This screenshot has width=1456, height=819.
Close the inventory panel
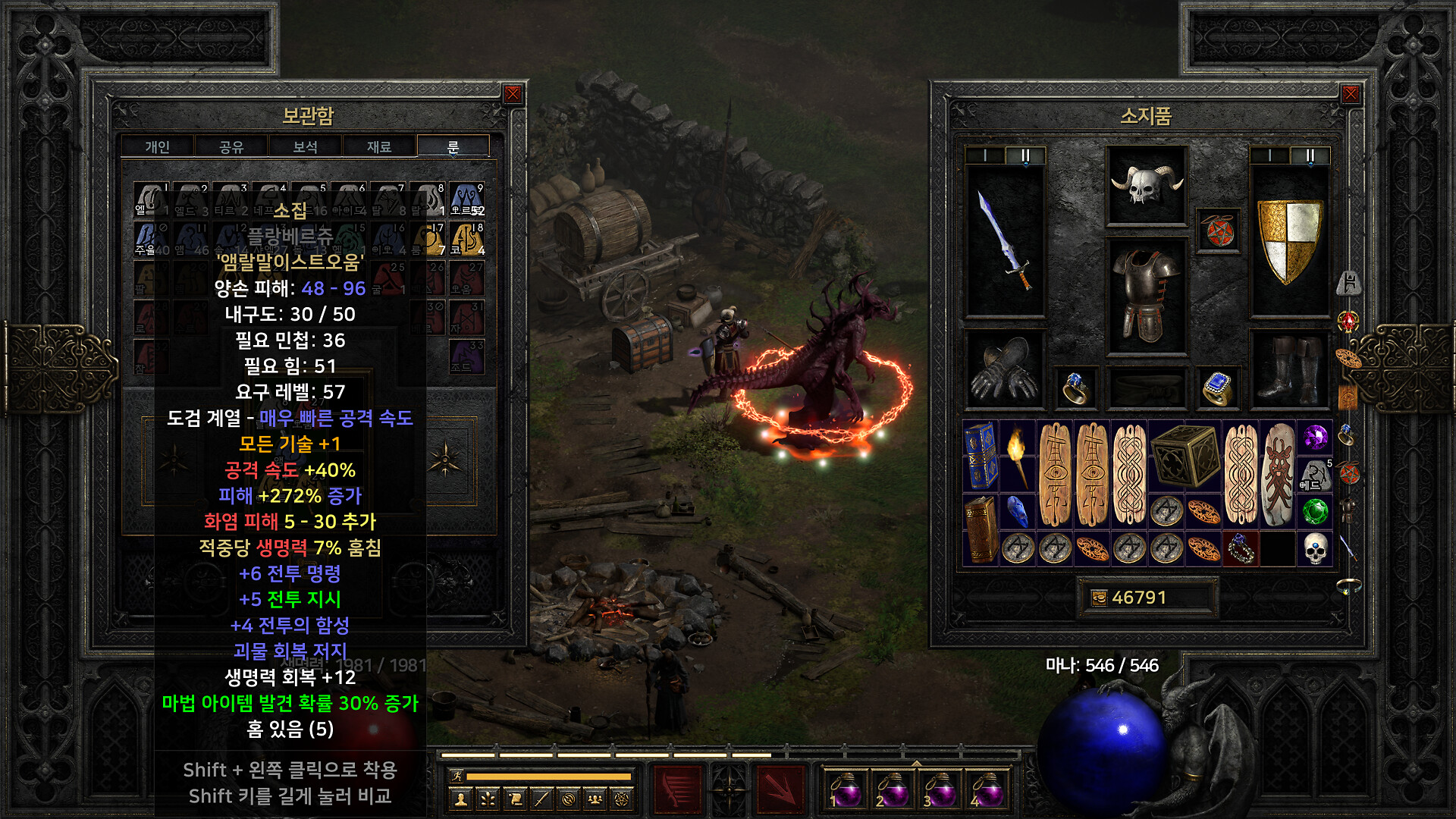1351,94
